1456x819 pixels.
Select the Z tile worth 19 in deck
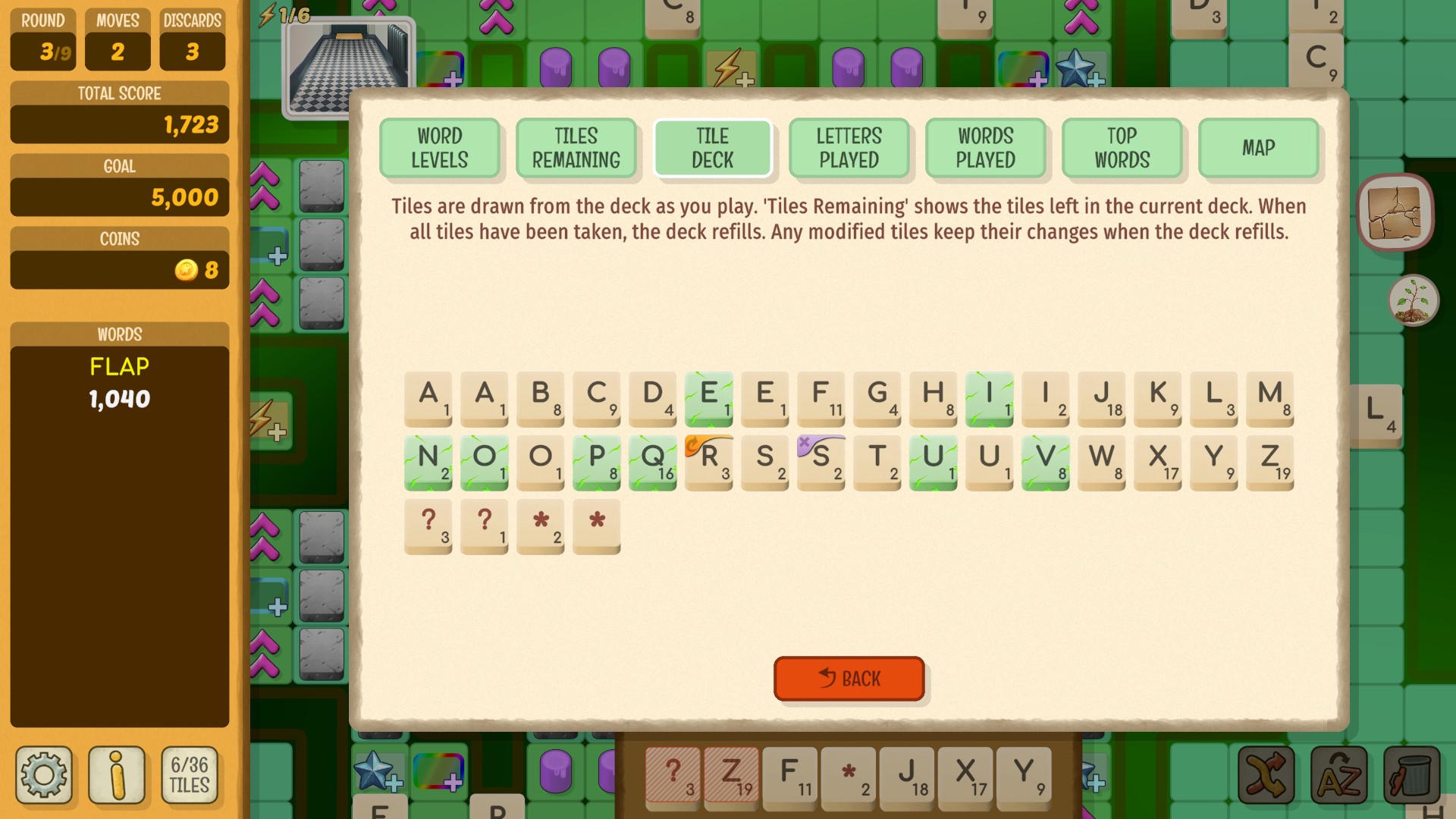coord(1270,462)
